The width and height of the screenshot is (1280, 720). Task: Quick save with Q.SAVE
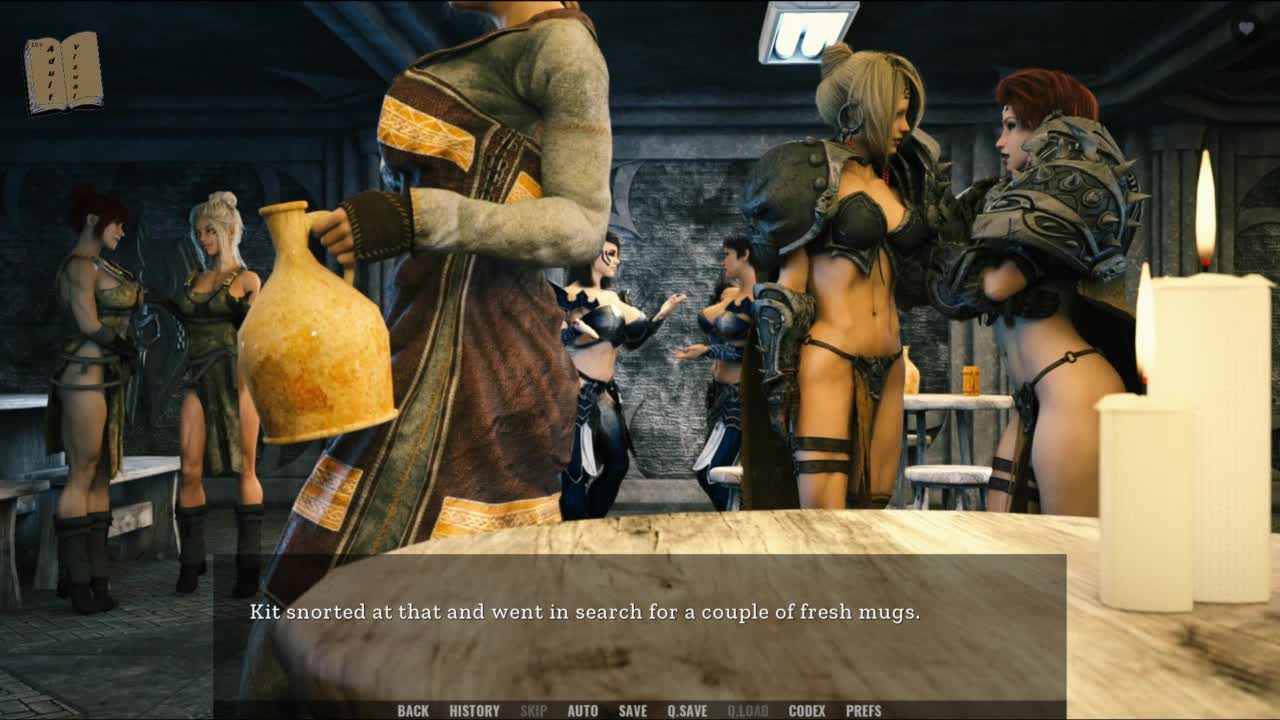pyautogui.click(x=687, y=711)
